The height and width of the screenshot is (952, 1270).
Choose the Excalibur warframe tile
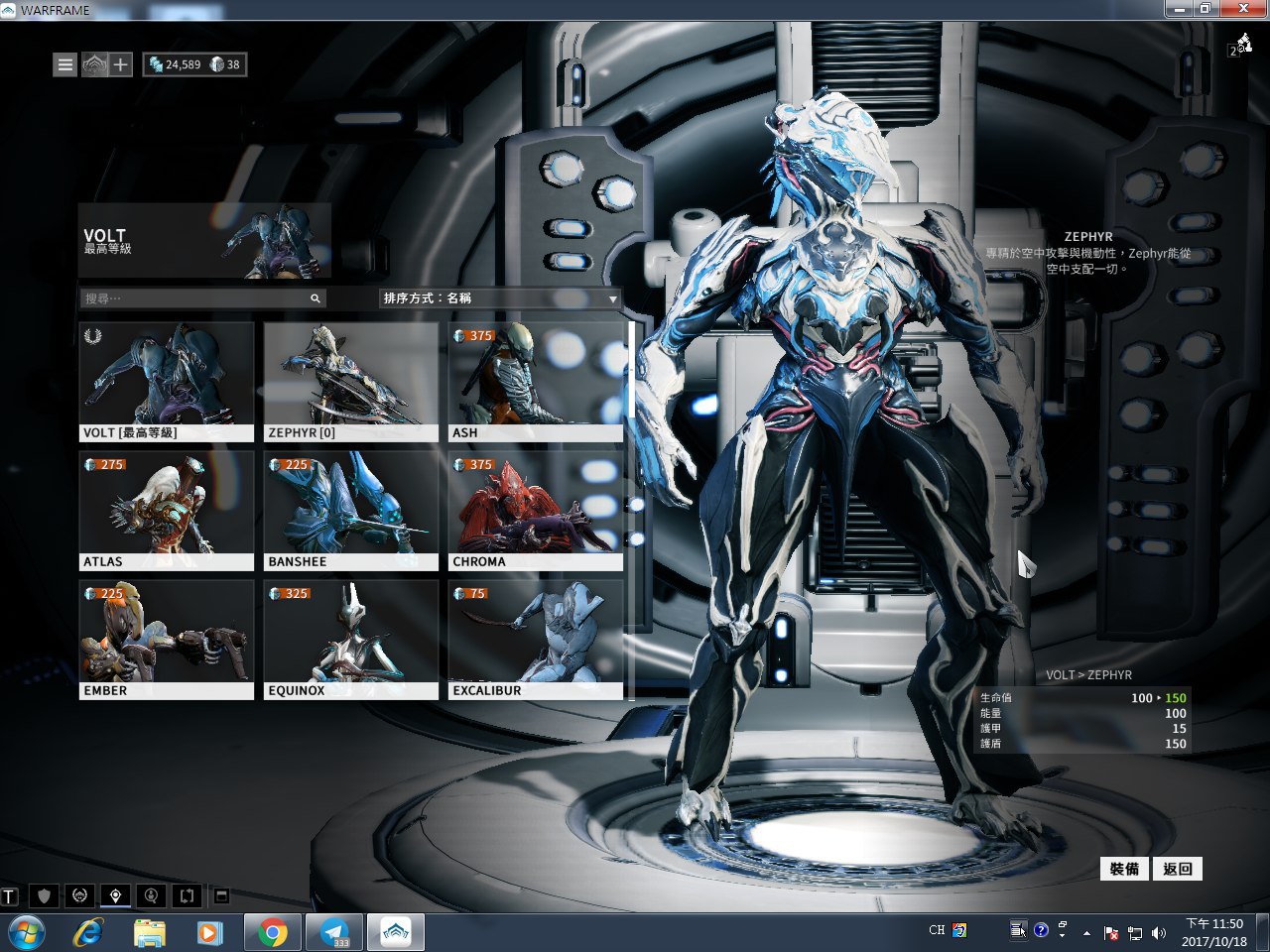(536, 639)
